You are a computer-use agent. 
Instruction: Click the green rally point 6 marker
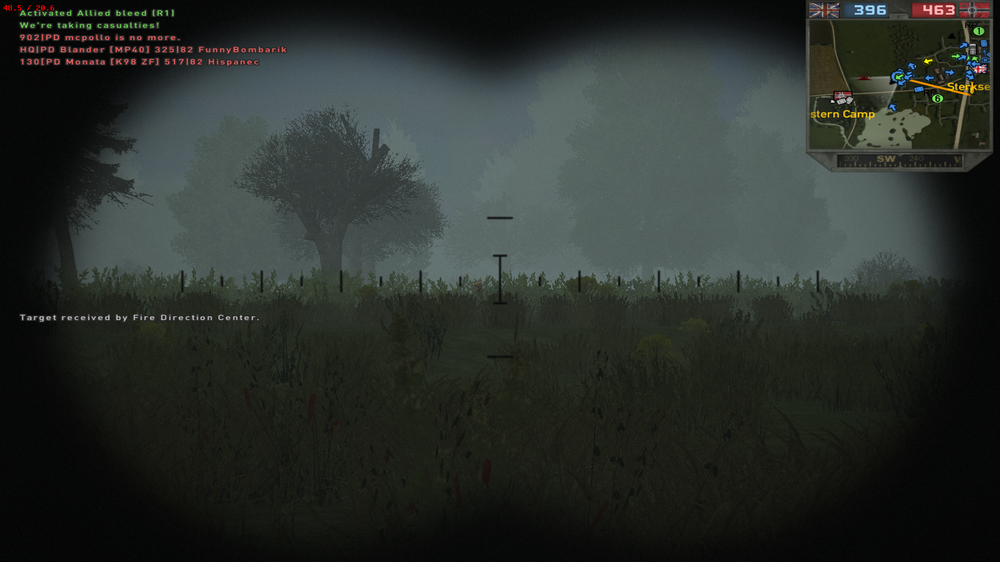pos(937,98)
